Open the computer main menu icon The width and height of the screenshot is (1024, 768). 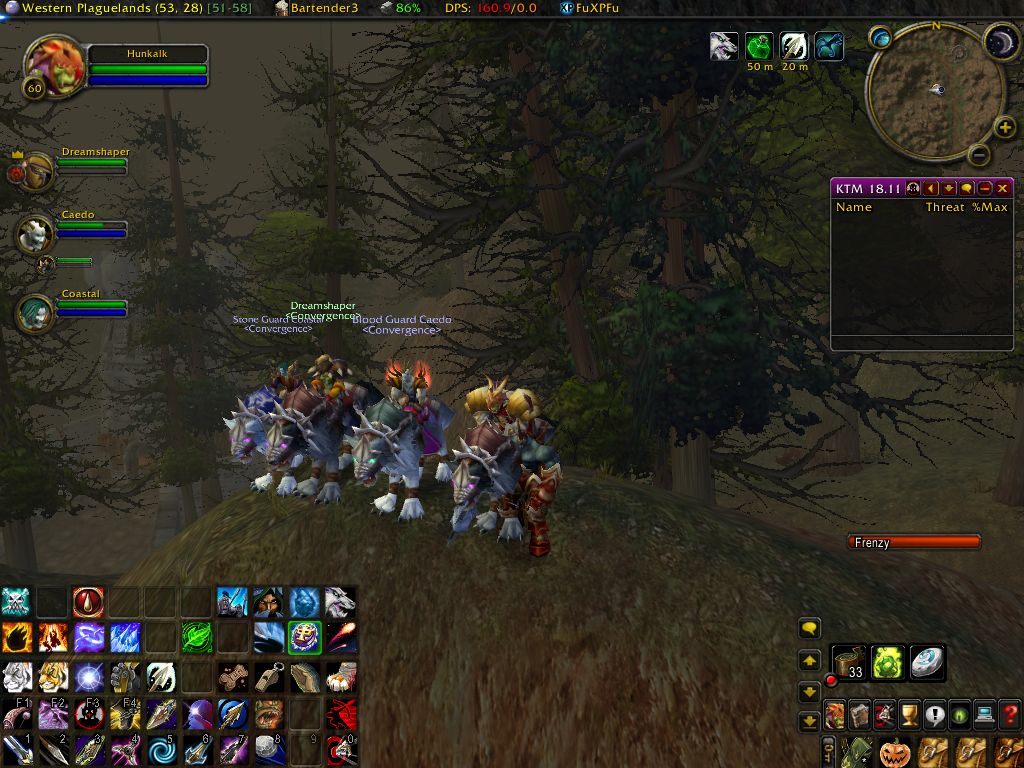point(985,715)
